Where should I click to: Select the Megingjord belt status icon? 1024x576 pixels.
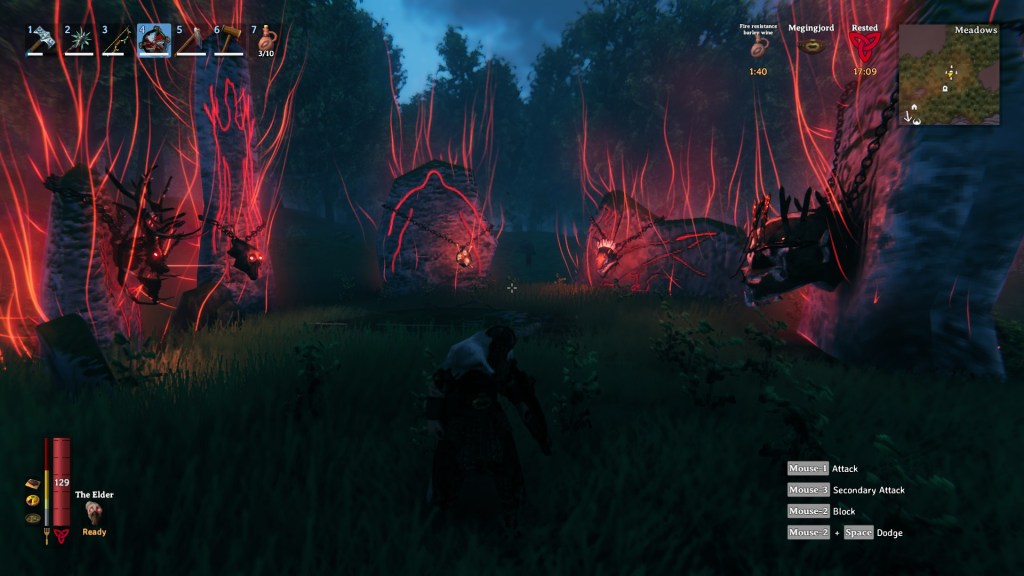tap(811, 47)
